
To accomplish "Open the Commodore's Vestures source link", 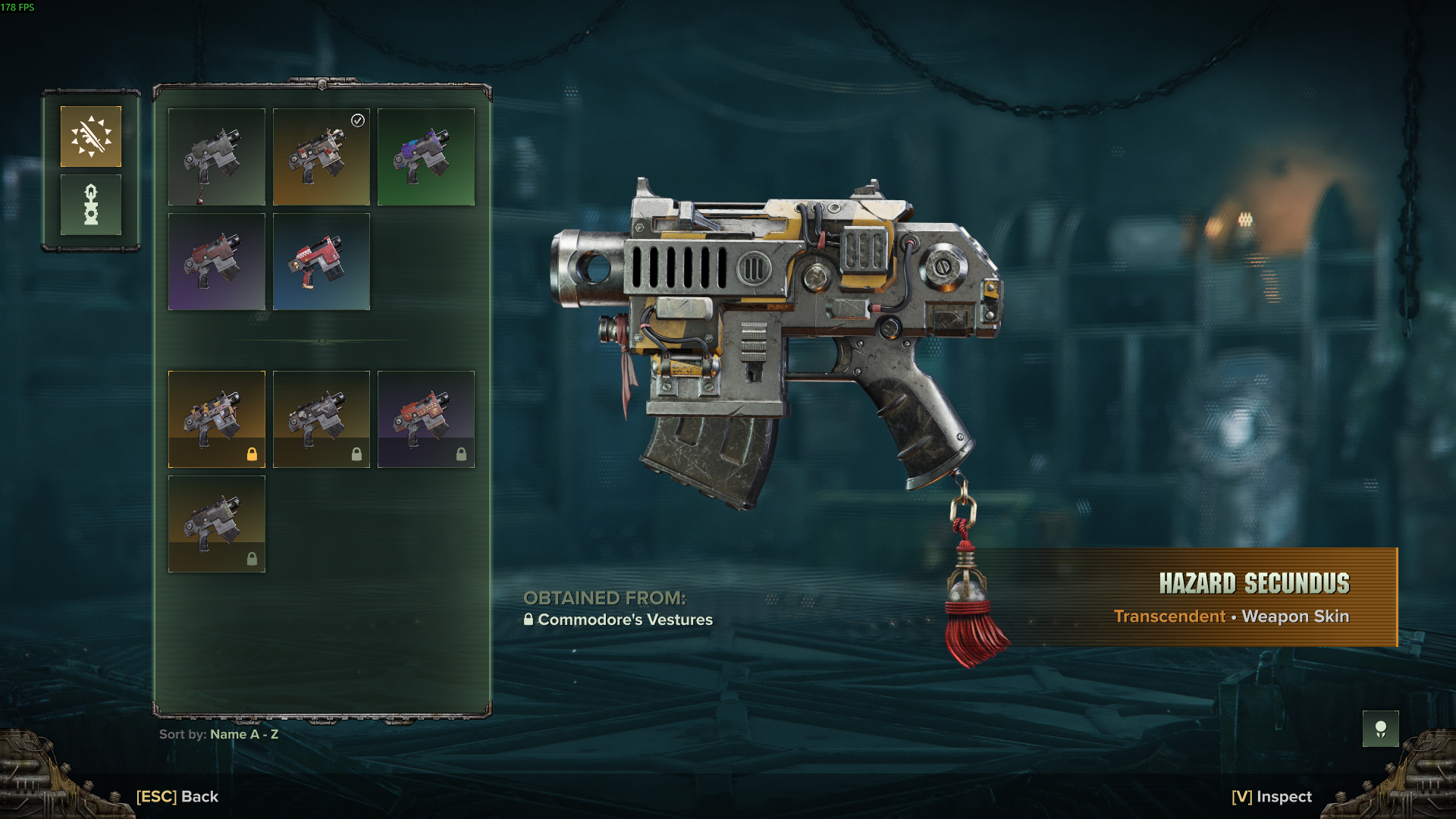I will 624,620.
